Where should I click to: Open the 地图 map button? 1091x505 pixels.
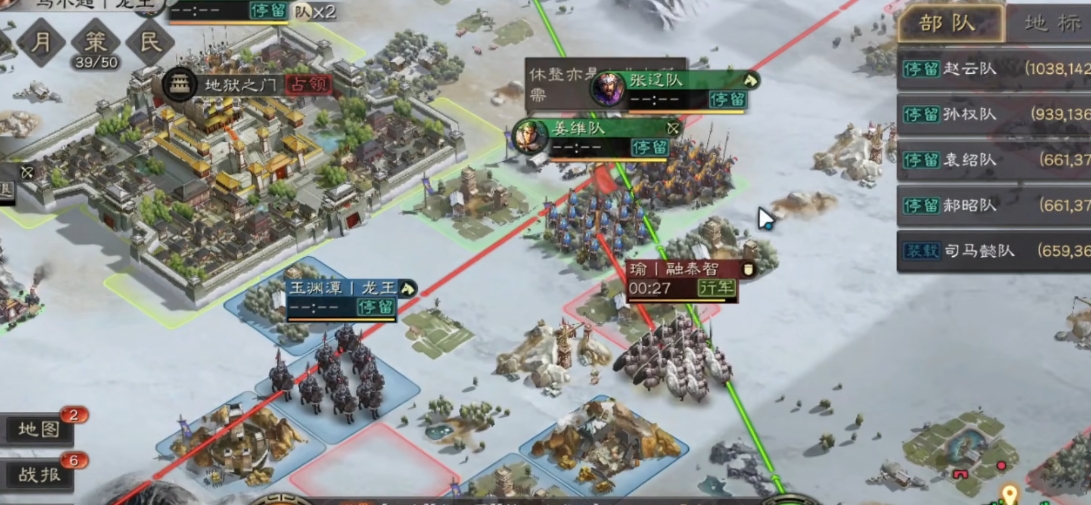(x=40, y=430)
